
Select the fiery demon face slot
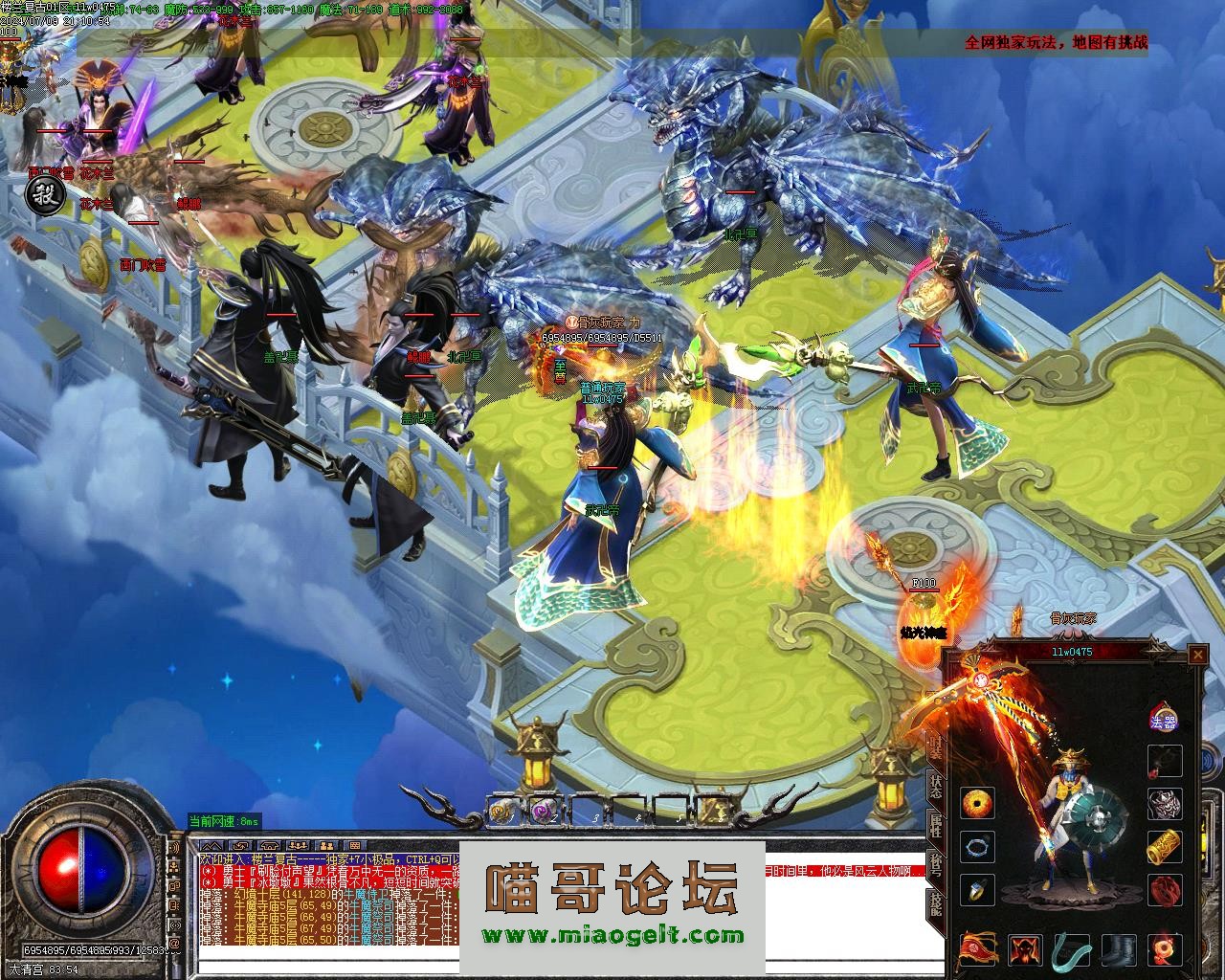point(1026,950)
